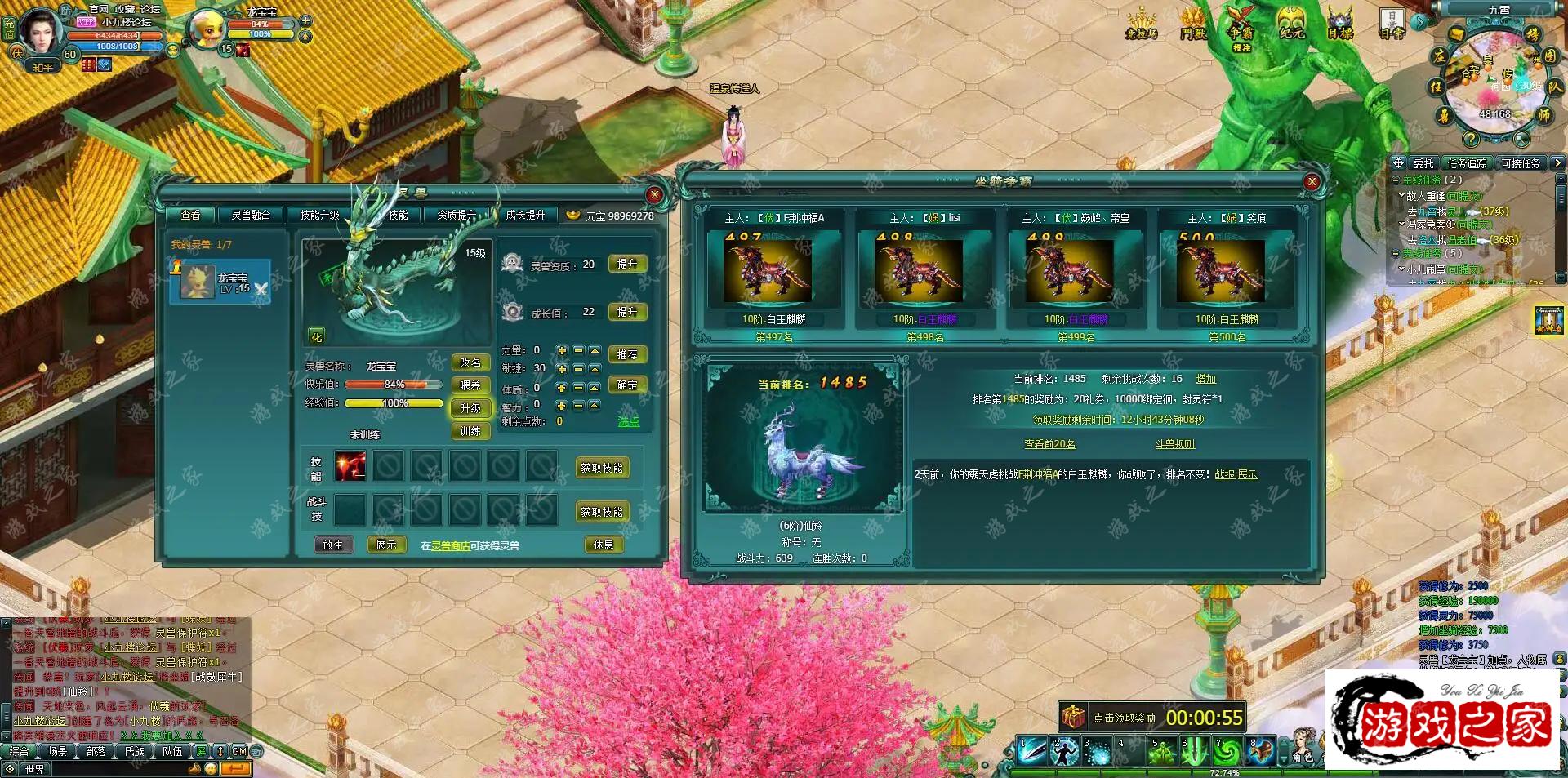Switch to the 成长提升 tab
The width and height of the screenshot is (1568, 778).
pos(525,215)
